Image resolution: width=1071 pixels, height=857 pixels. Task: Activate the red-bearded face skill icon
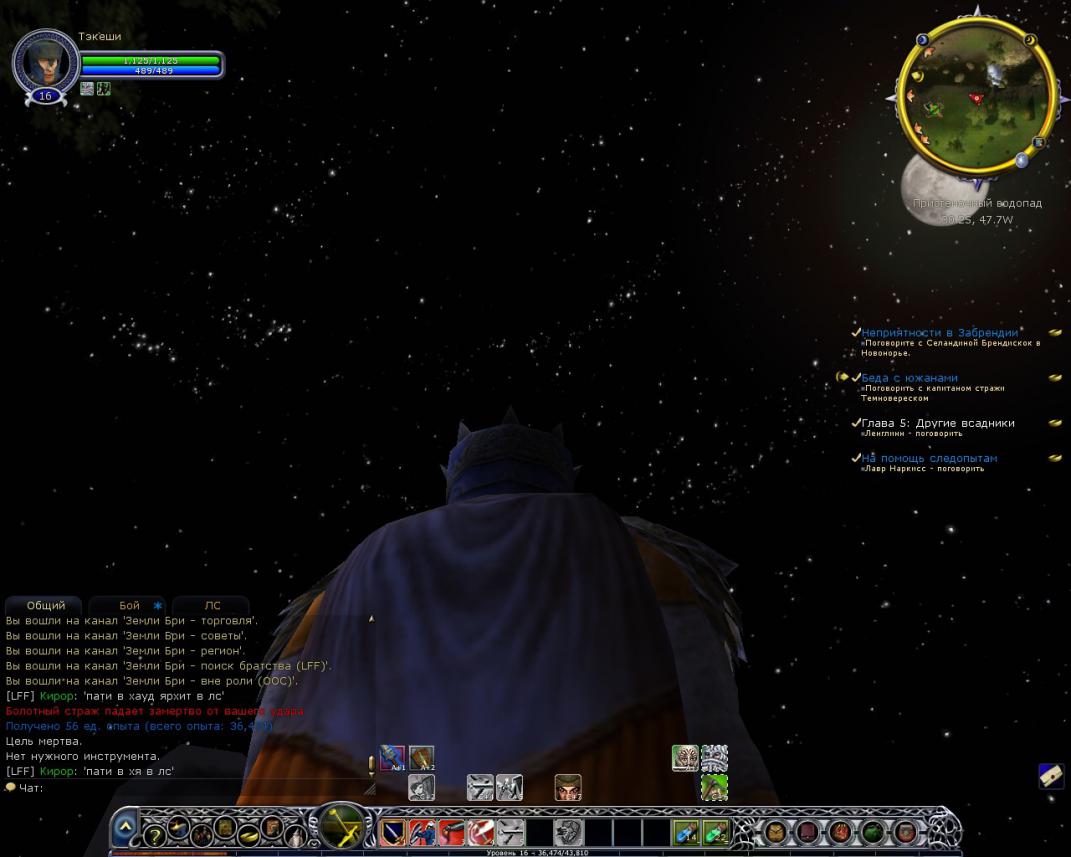[x=568, y=788]
